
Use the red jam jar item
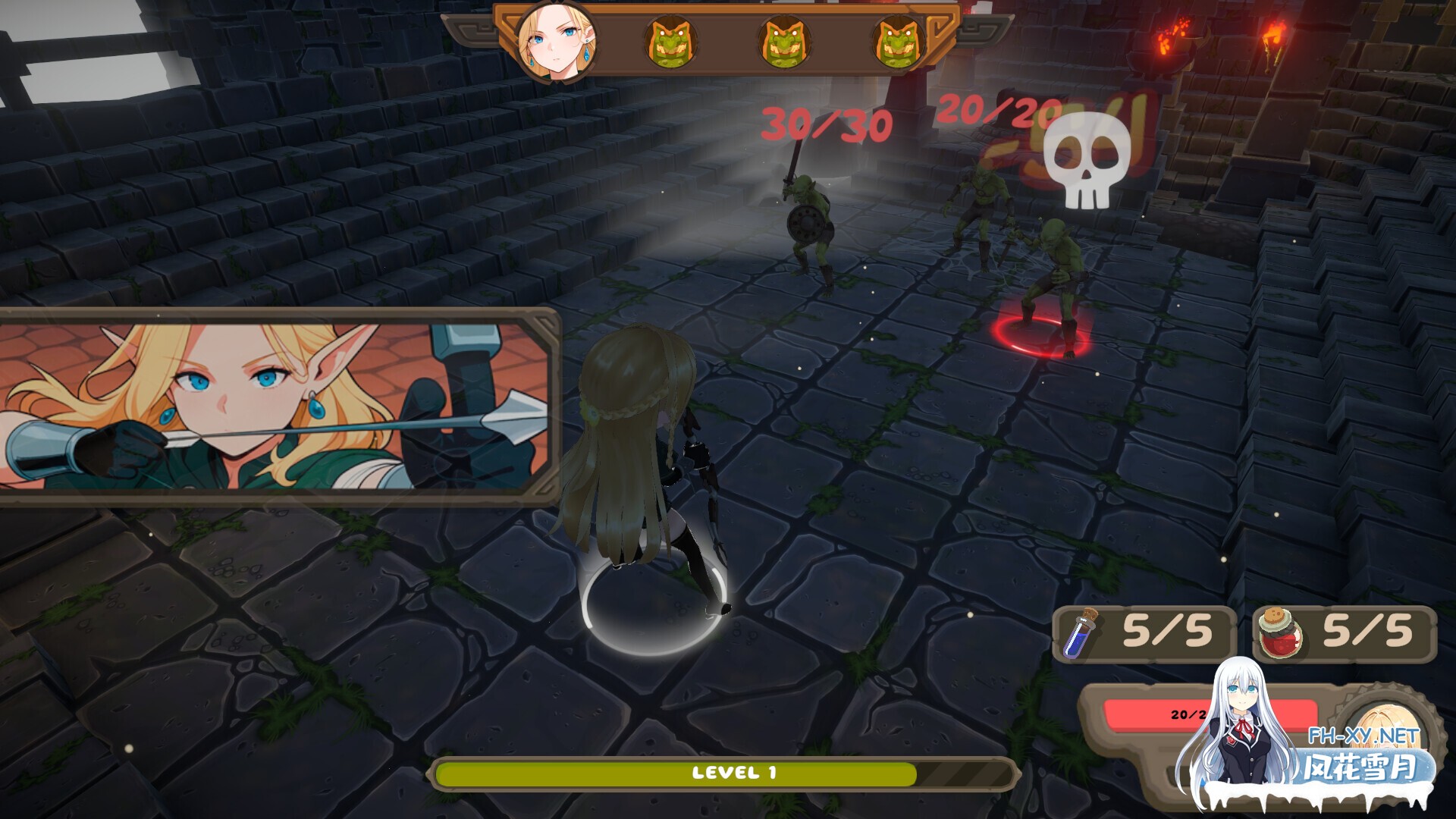coord(1279,632)
